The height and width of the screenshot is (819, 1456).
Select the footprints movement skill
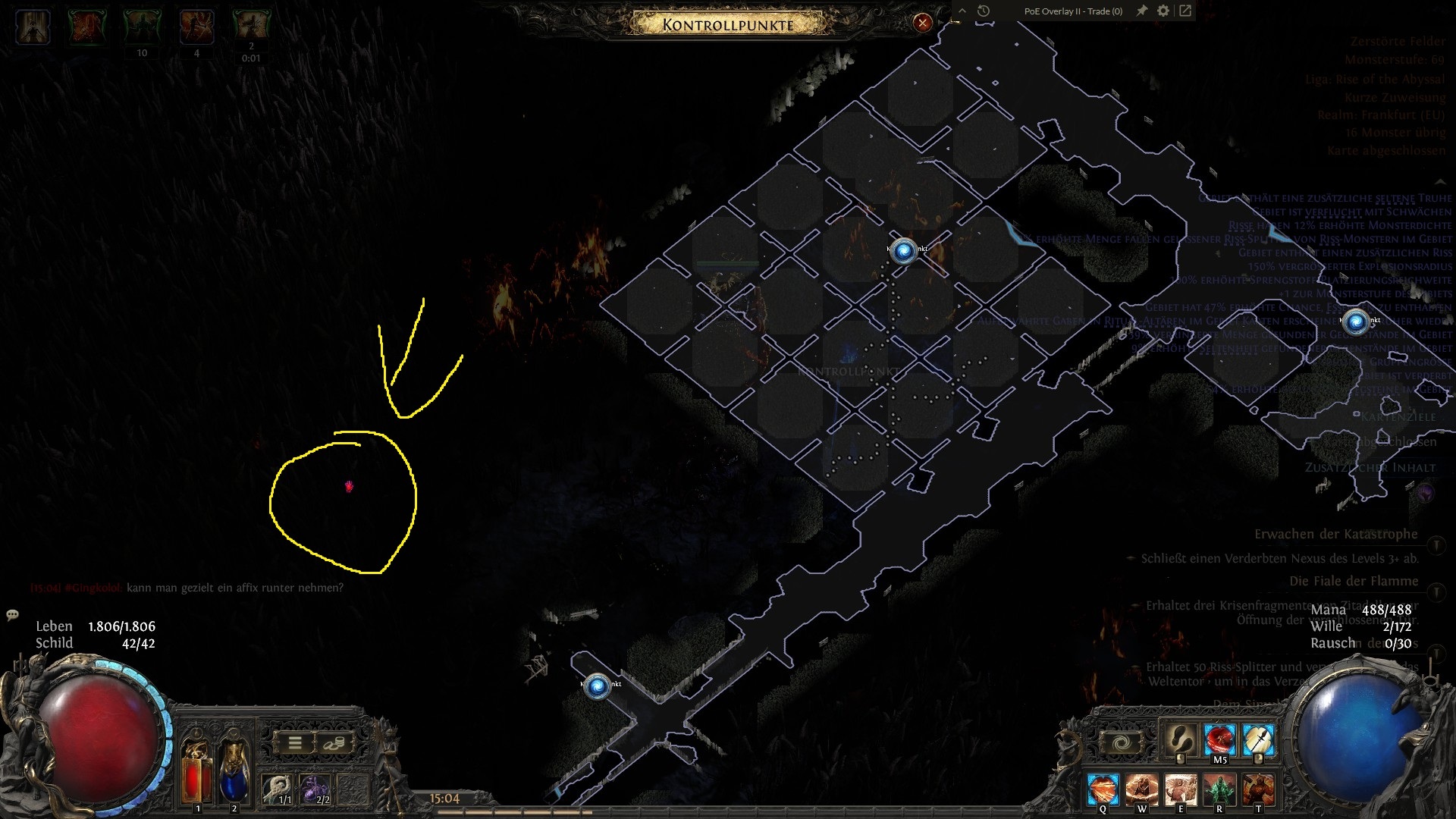click(1179, 739)
